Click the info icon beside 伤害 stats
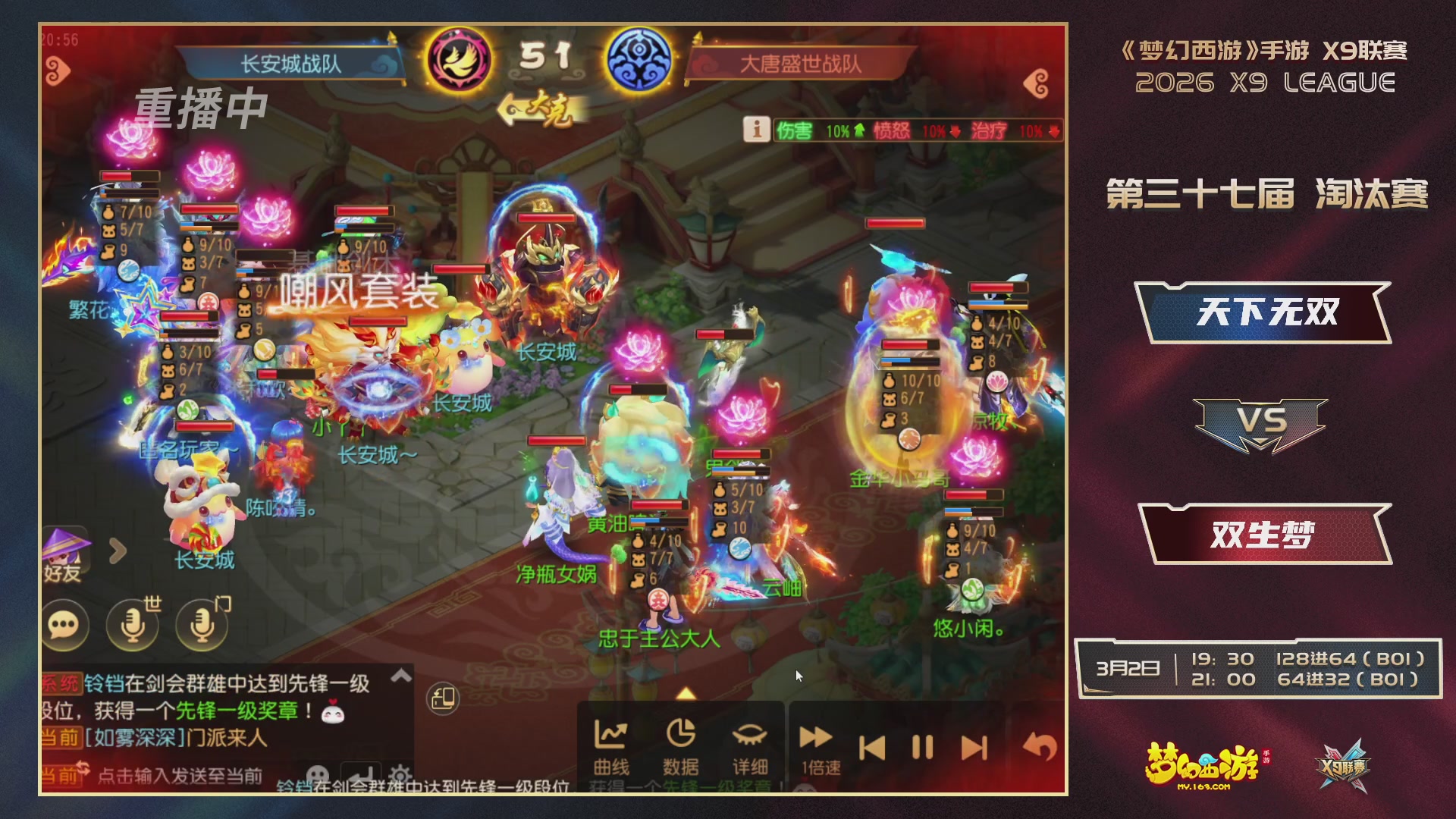Image resolution: width=1456 pixels, height=819 pixels. pos(755,130)
